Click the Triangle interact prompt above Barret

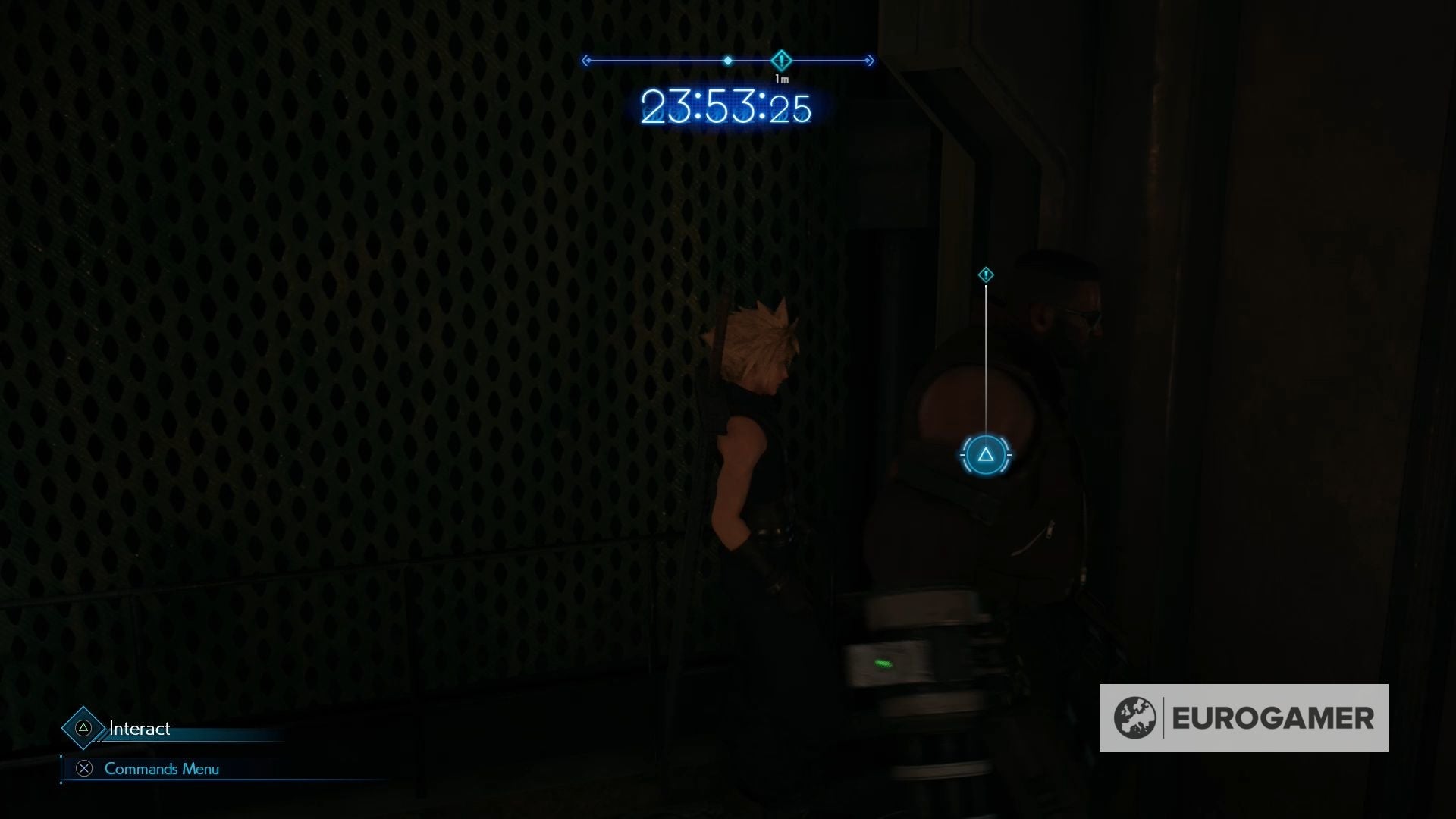point(985,455)
